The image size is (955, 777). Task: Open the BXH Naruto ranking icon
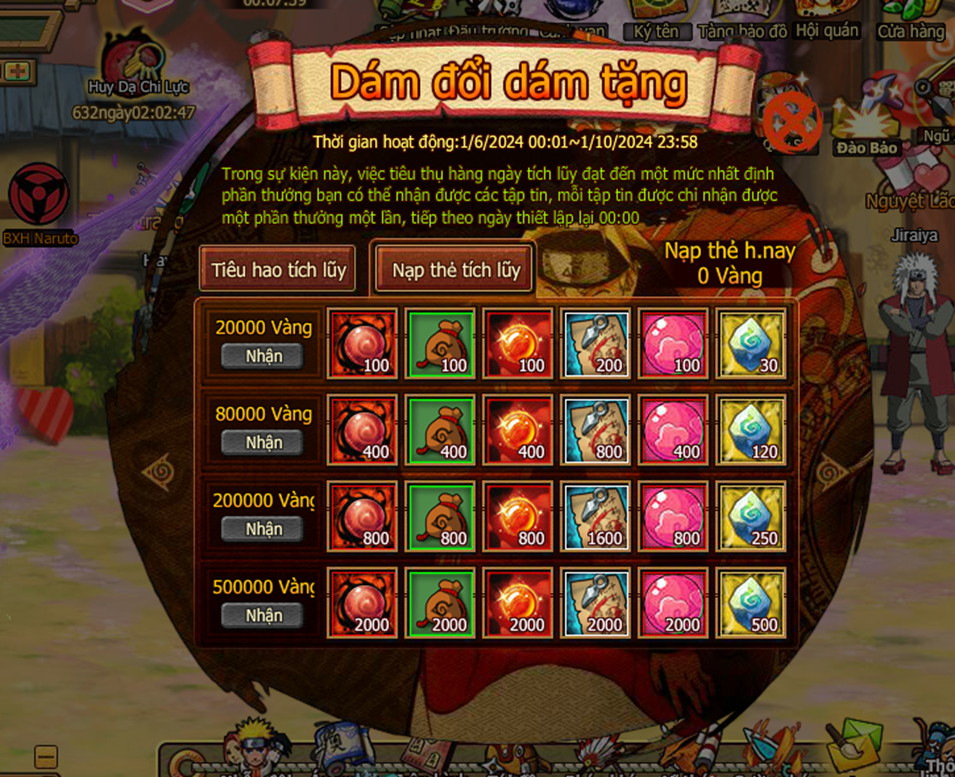39,200
